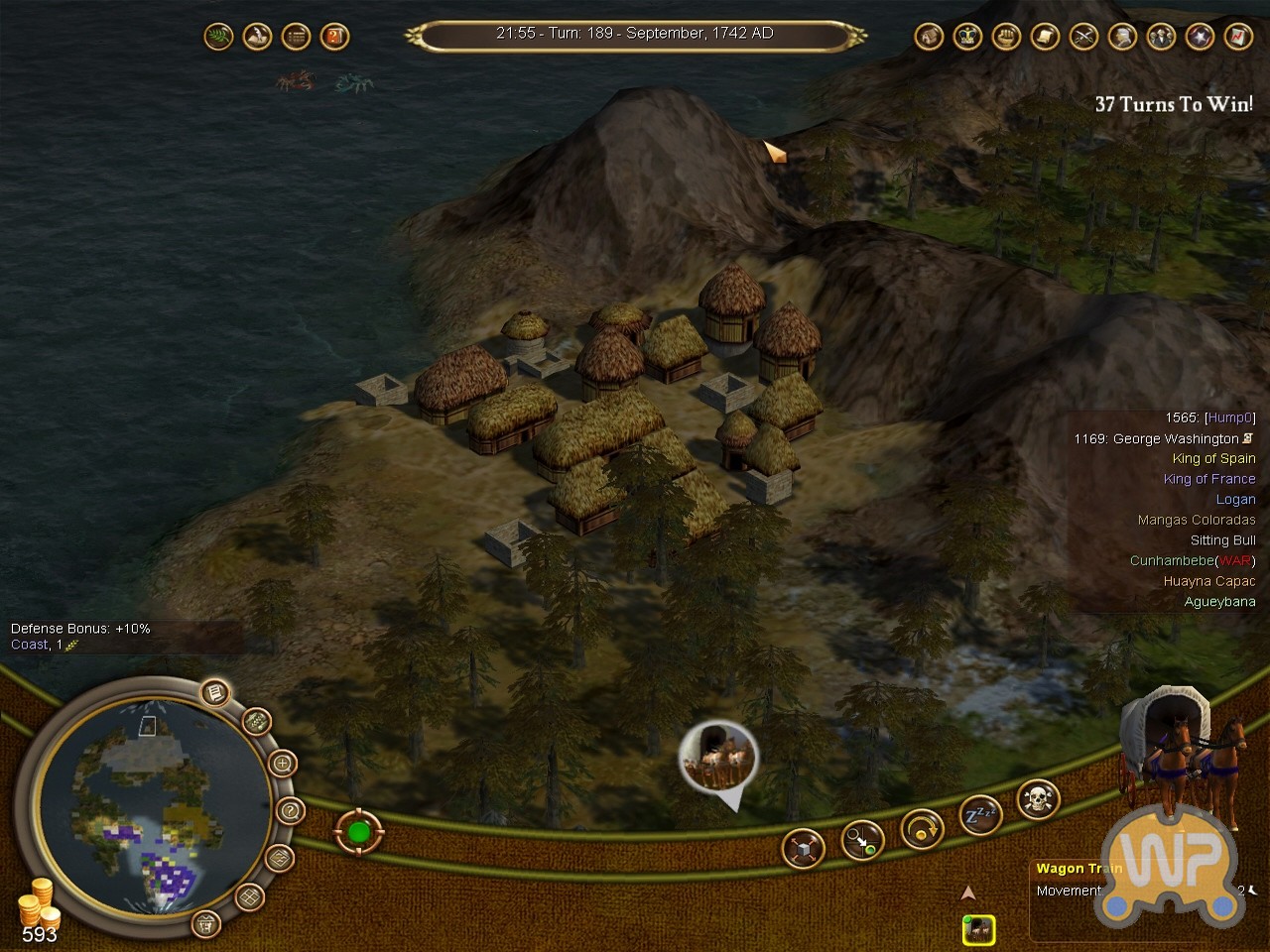Click the magnifier help button beside minimap
The width and height of the screenshot is (1270, 952).
tap(289, 811)
